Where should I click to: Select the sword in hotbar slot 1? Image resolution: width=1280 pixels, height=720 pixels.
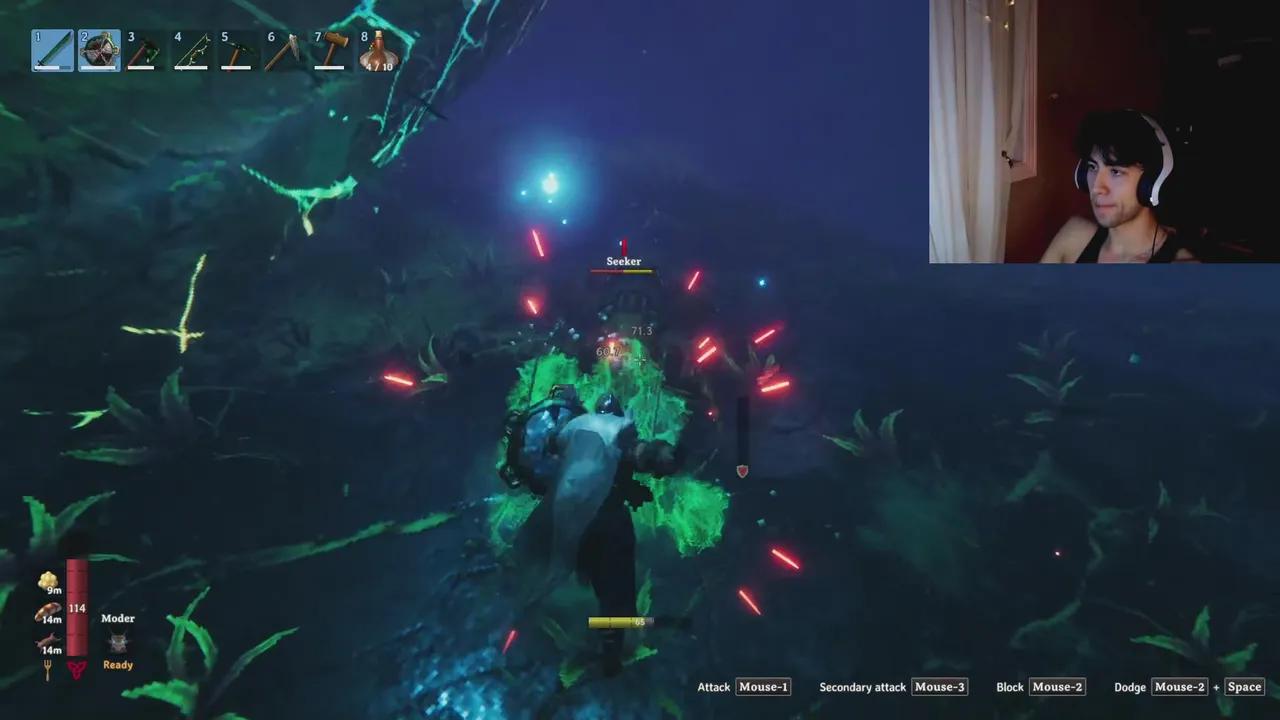pyautogui.click(x=52, y=50)
